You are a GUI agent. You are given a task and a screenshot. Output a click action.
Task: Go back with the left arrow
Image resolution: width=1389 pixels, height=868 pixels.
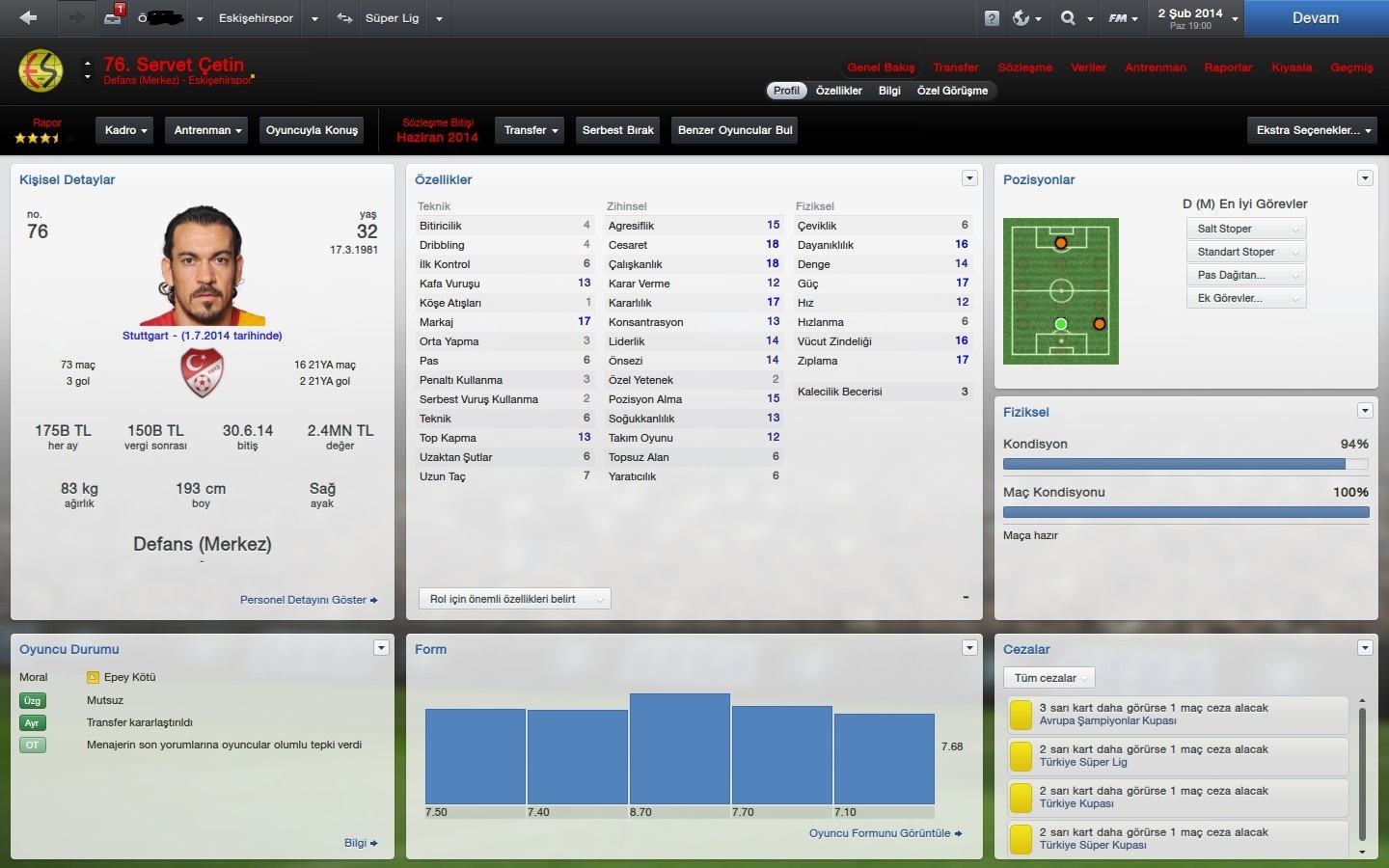click(x=28, y=17)
